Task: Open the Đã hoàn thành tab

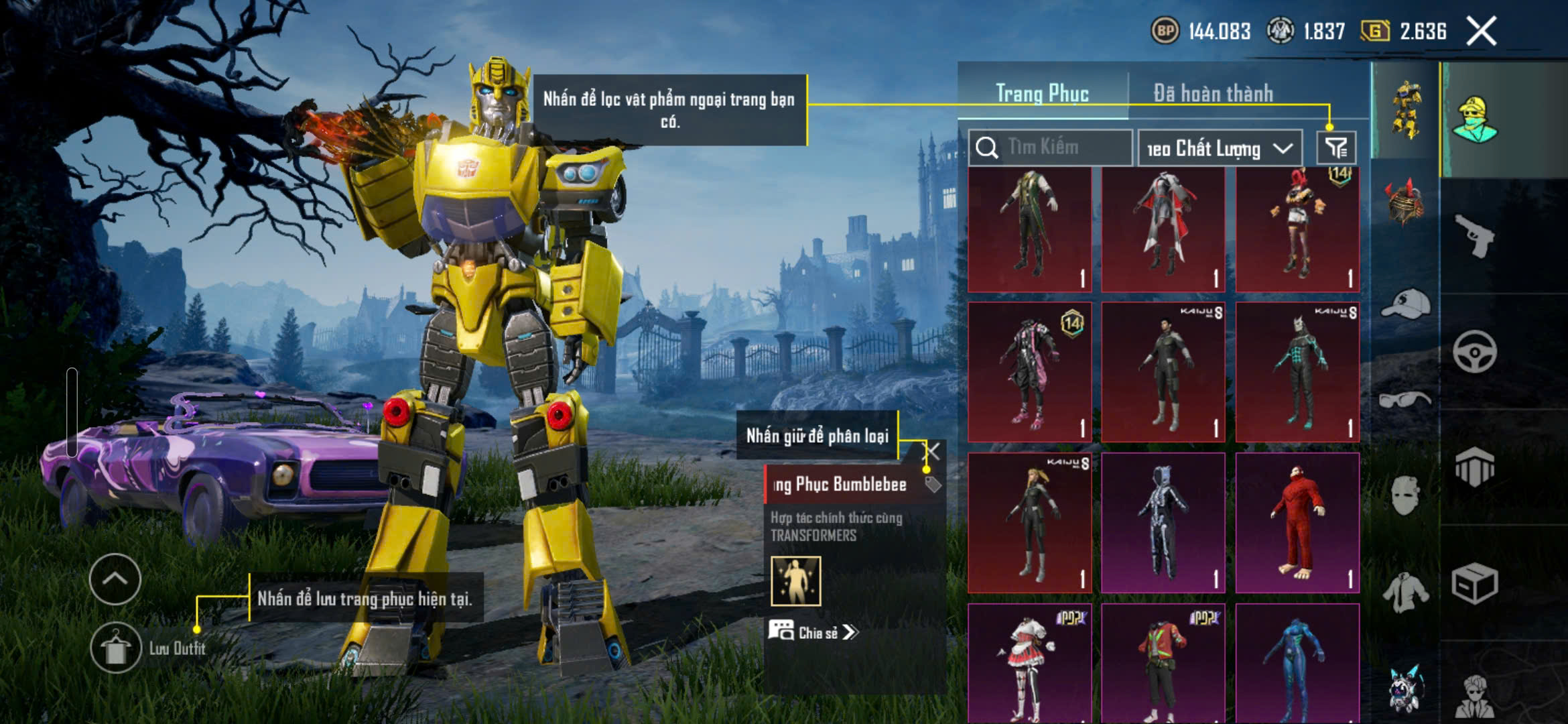Action: pos(1213,94)
